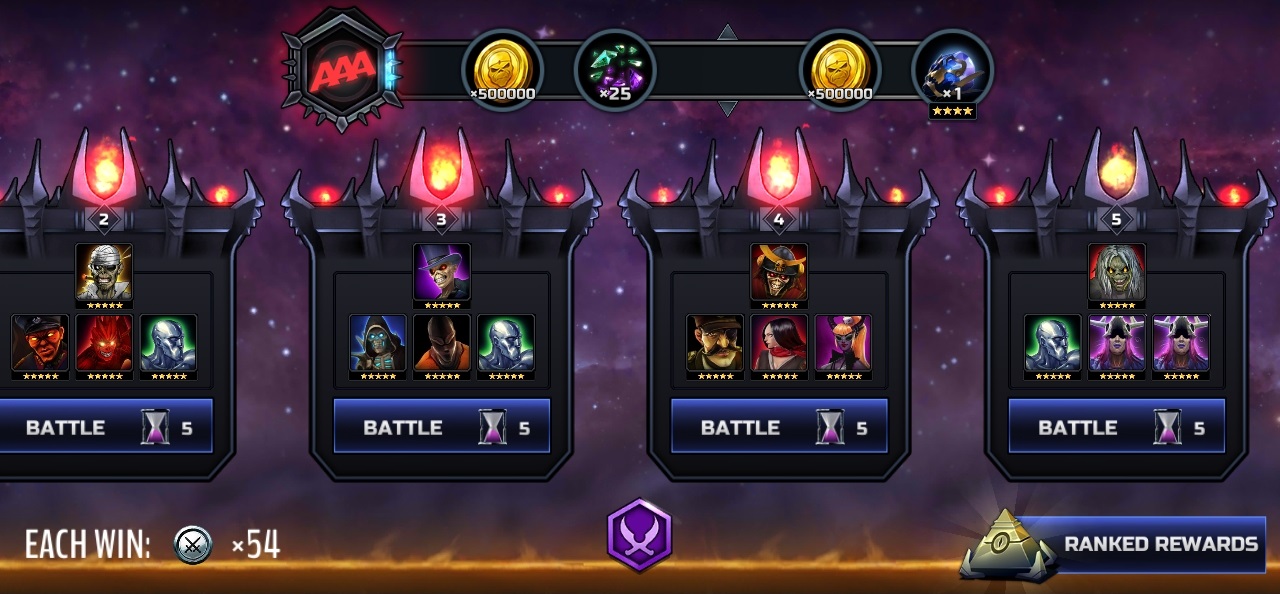Open the Ranked Rewards panel

(1140, 544)
